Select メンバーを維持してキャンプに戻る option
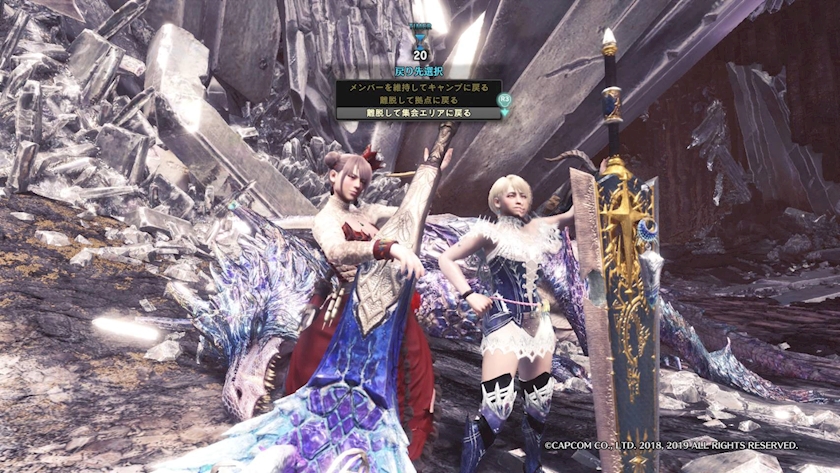The width and height of the screenshot is (840, 473). click(418, 87)
